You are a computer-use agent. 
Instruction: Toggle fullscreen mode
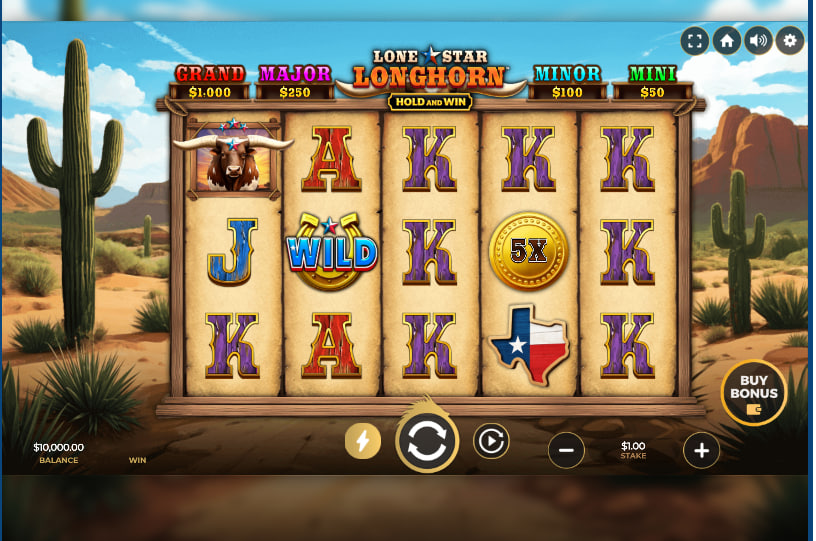point(695,41)
